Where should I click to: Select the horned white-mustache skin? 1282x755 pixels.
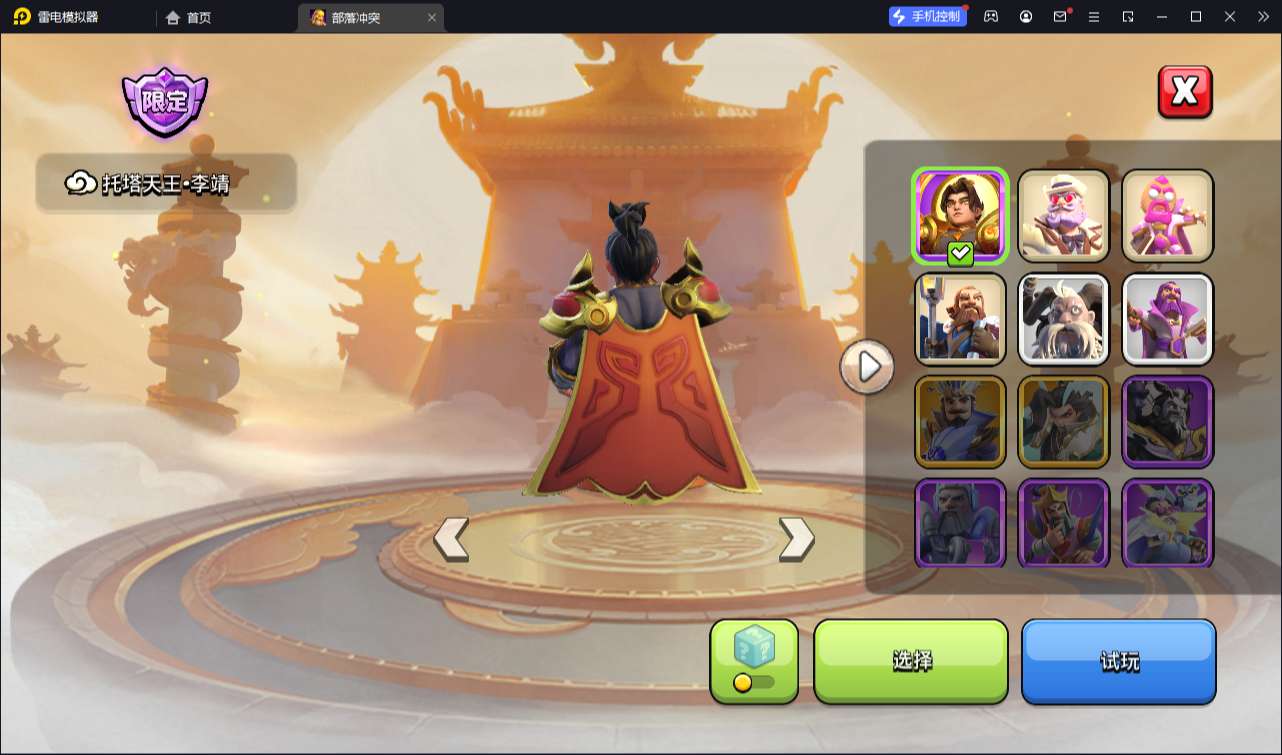pos(1064,318)
